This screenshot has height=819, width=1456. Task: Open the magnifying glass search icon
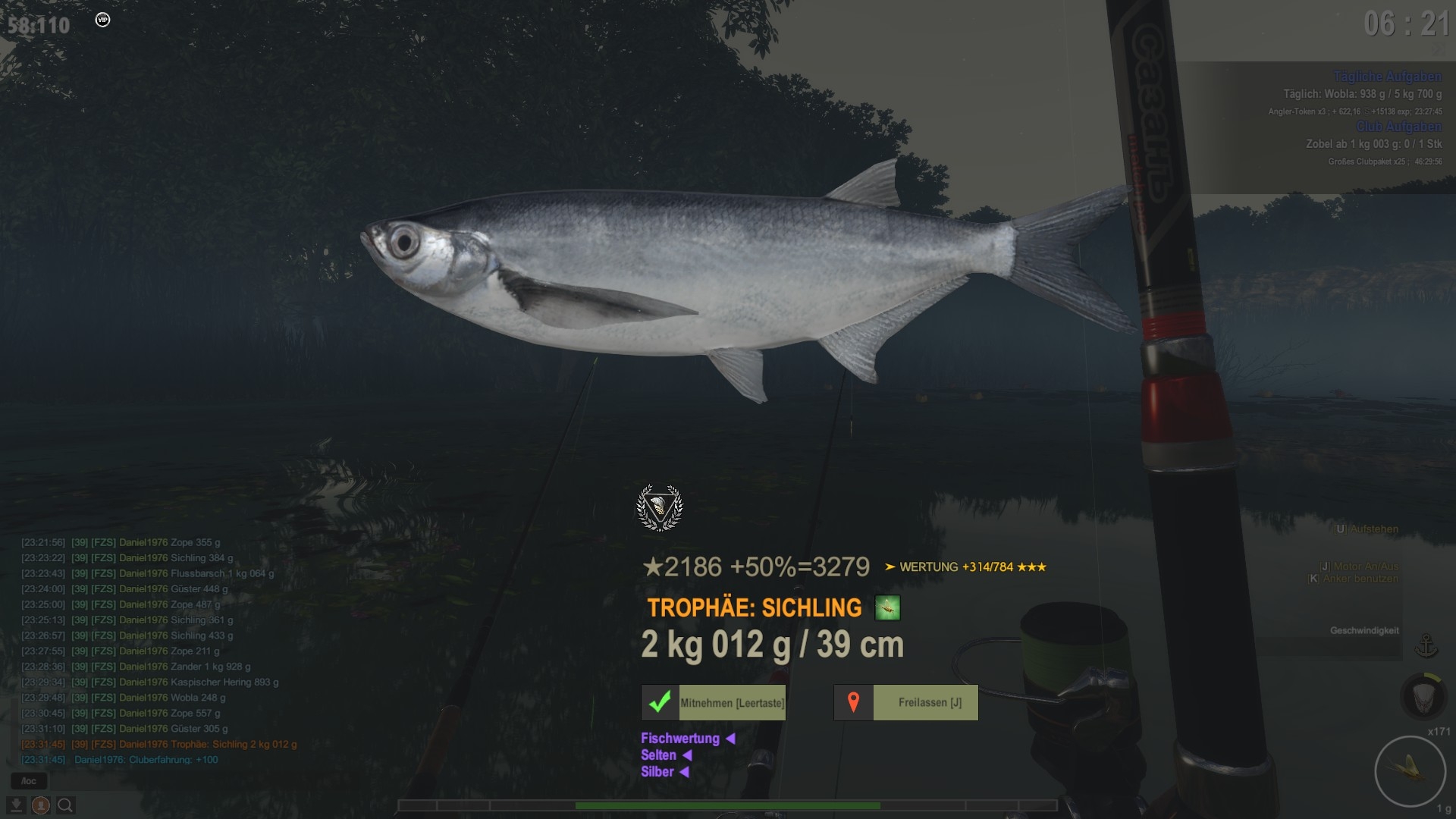65,805
